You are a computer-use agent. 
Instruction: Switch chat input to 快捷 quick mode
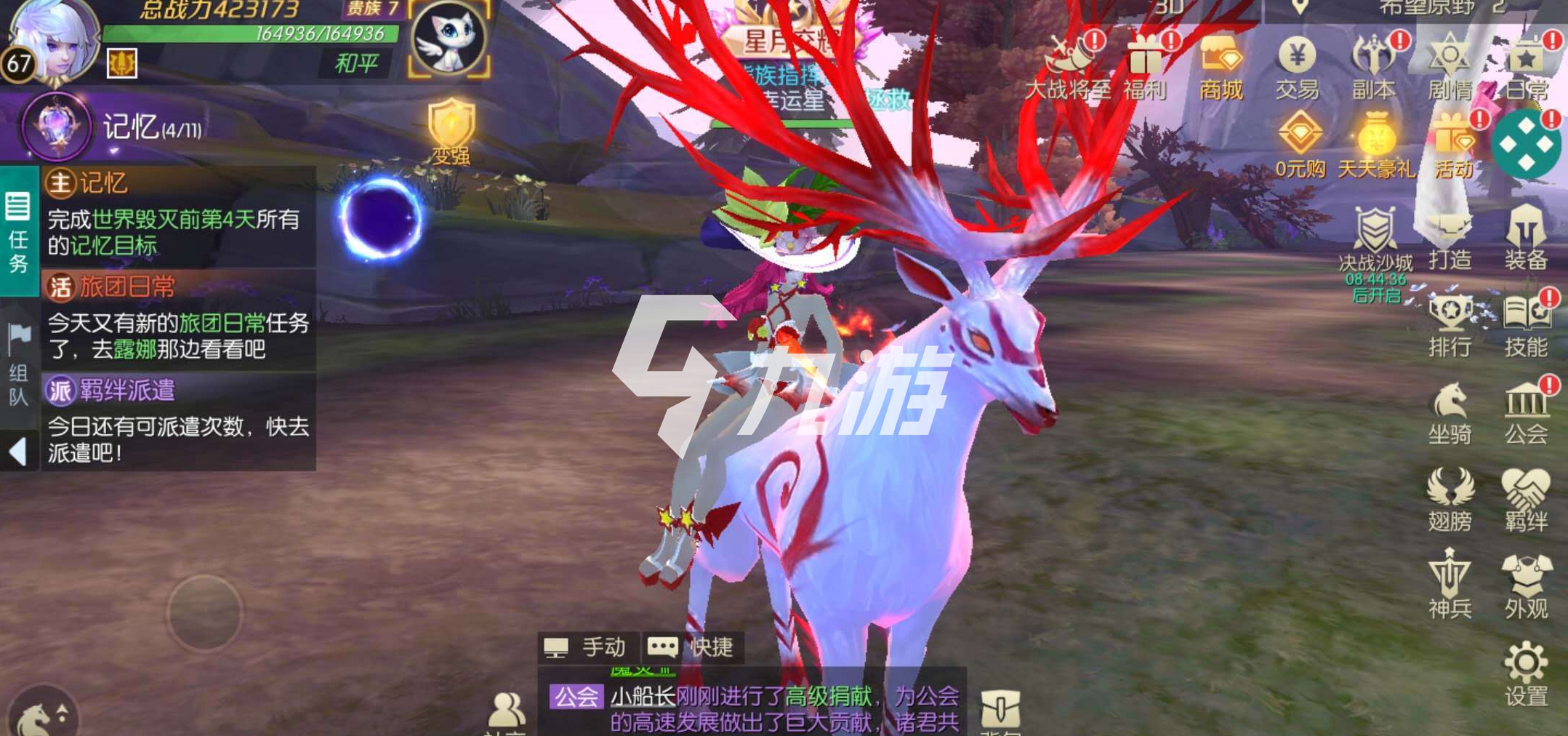692,646
